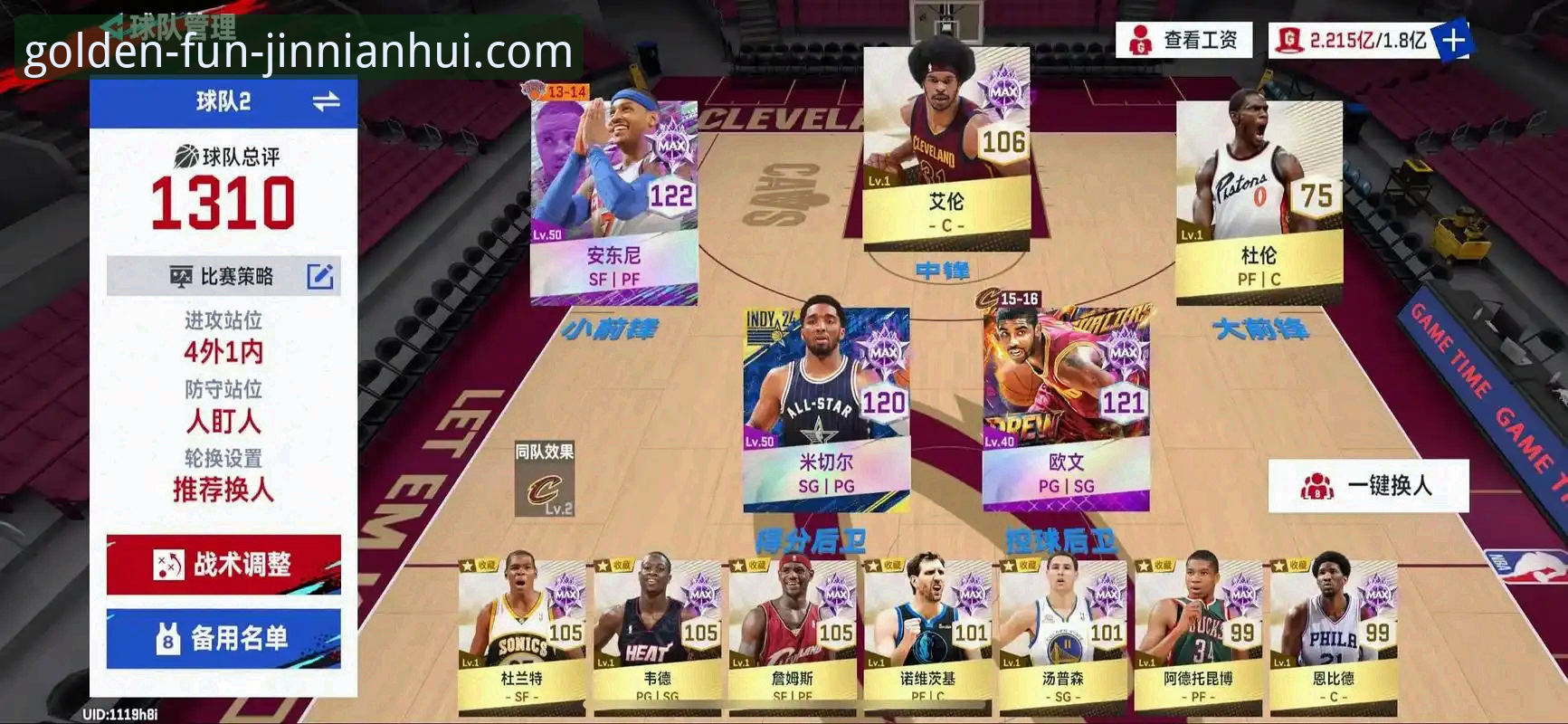The image size is (1568, 724).
Task: Click the red person icon in 查看工资
Action: point(1140,41)
